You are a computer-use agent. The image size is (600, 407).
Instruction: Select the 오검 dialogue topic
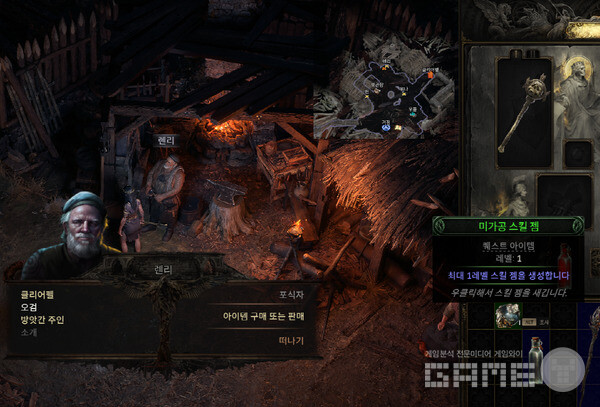(x=29, y=307)
